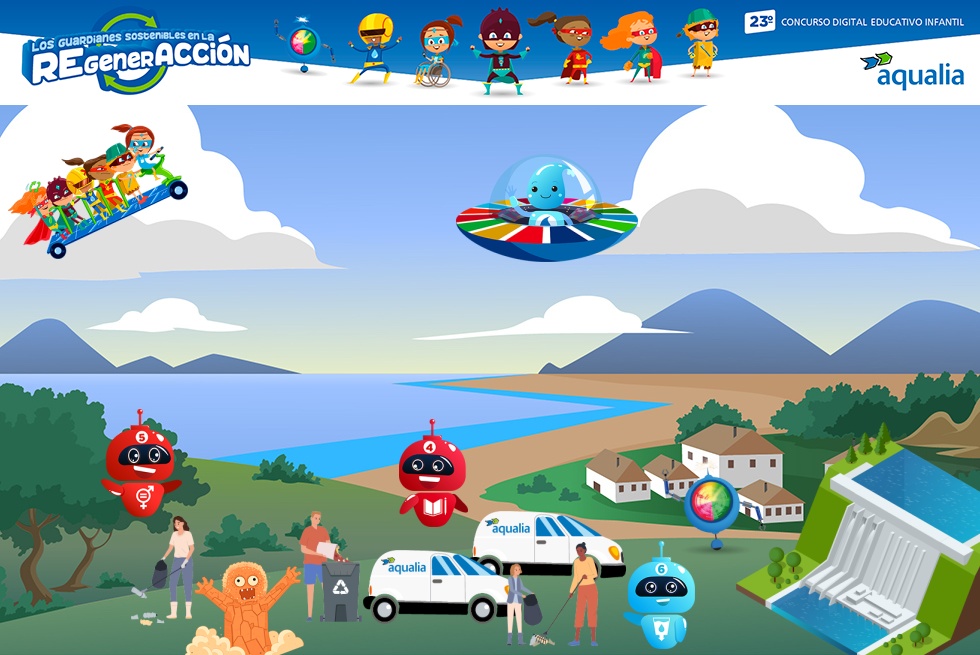
Task: Click the REgenerACCIÓN game title logo
Action: [x=136, y=53]
